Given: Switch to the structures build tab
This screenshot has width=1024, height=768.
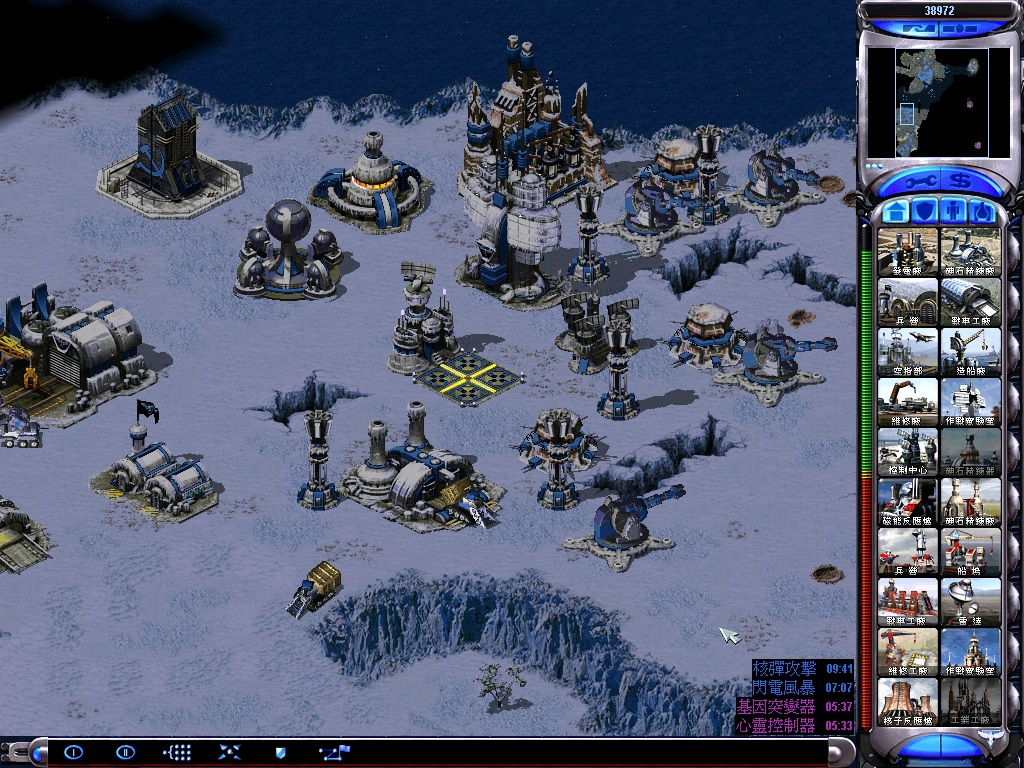Looking at the screenshot, I should [x=896, y=212].
